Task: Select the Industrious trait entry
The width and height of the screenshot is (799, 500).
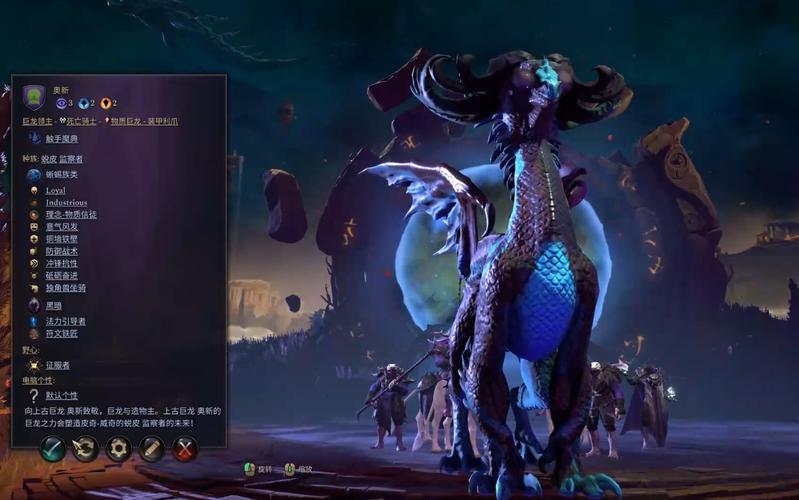Action: pos(66,202)
